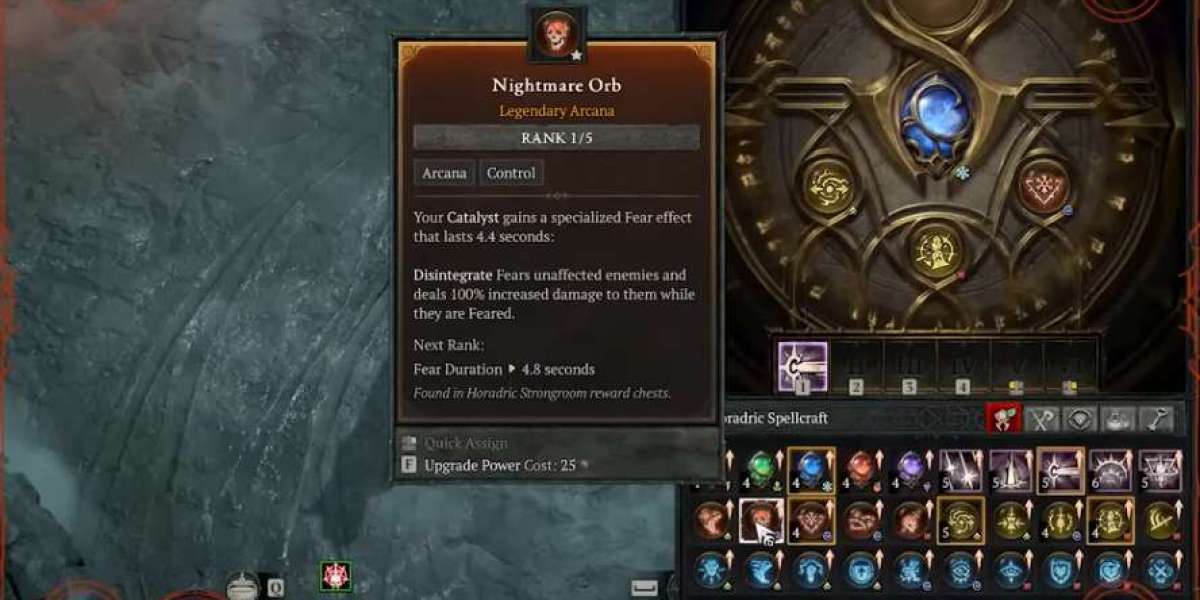Open the diamond gem icon tab
The width and height of the screenshot is (1200, 600).
pos(1079,420)
